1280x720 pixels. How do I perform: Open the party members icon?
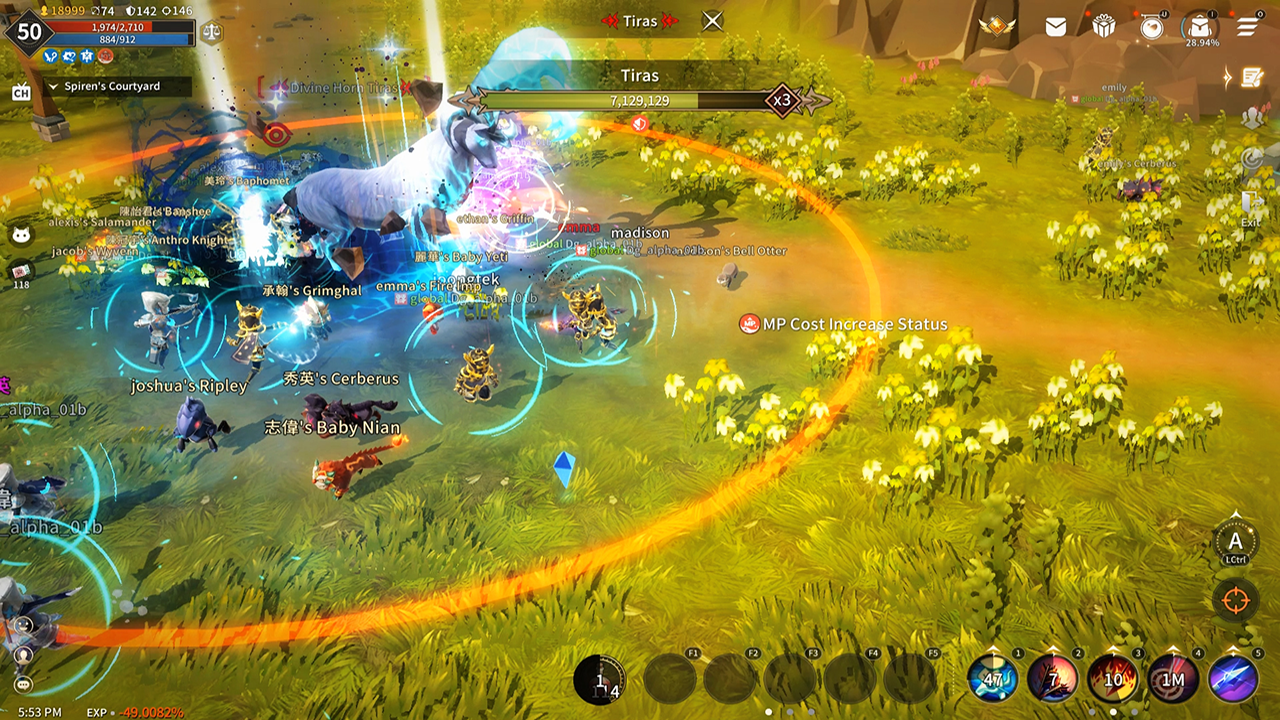[1253, 118]
